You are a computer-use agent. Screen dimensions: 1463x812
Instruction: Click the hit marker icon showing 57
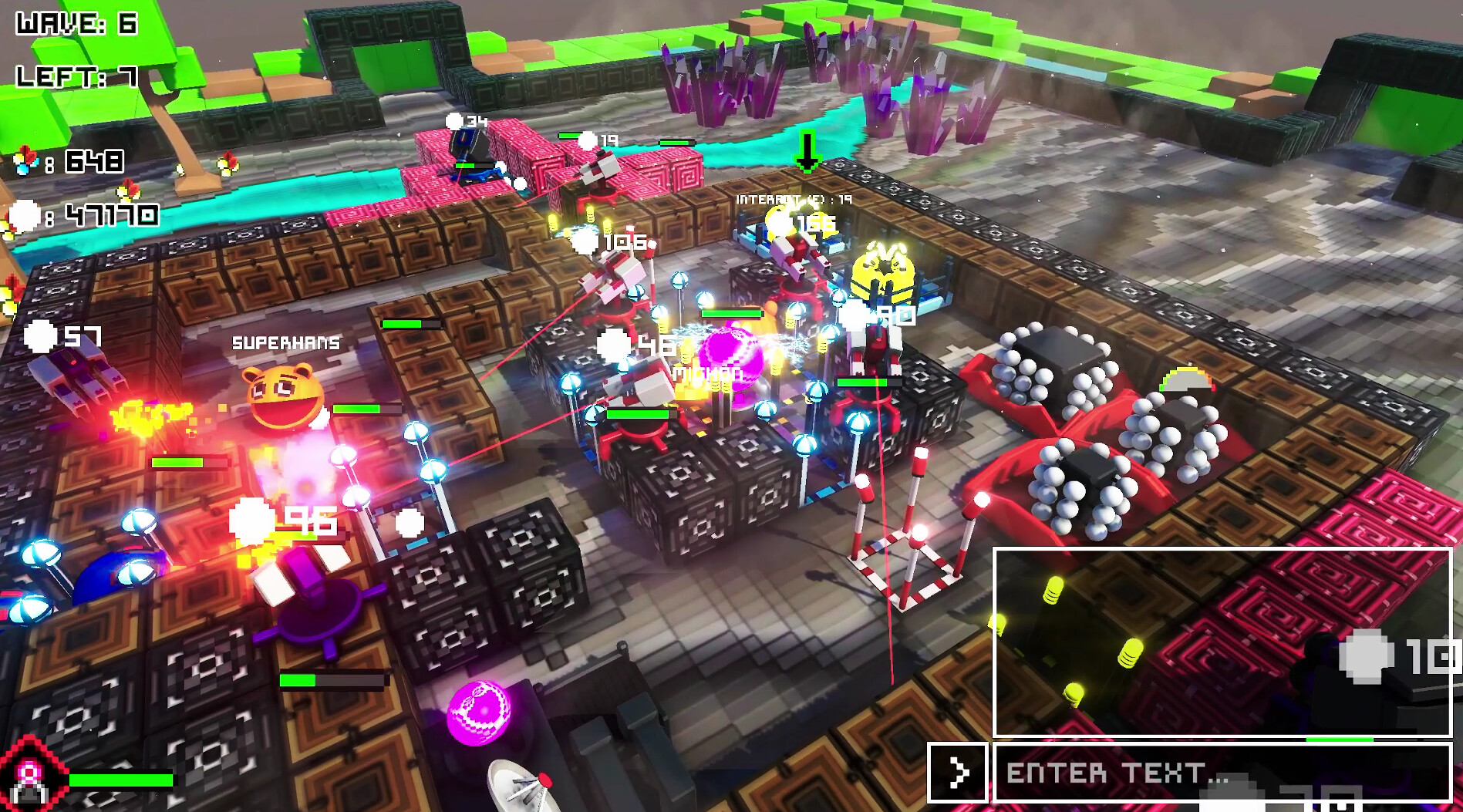[38, 335]
